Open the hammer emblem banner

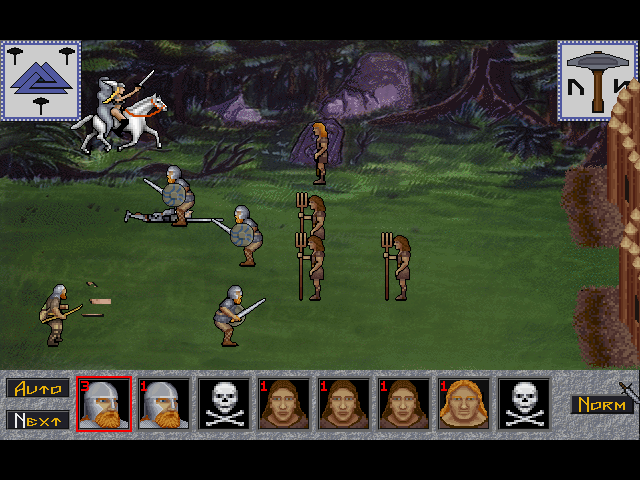597,80
